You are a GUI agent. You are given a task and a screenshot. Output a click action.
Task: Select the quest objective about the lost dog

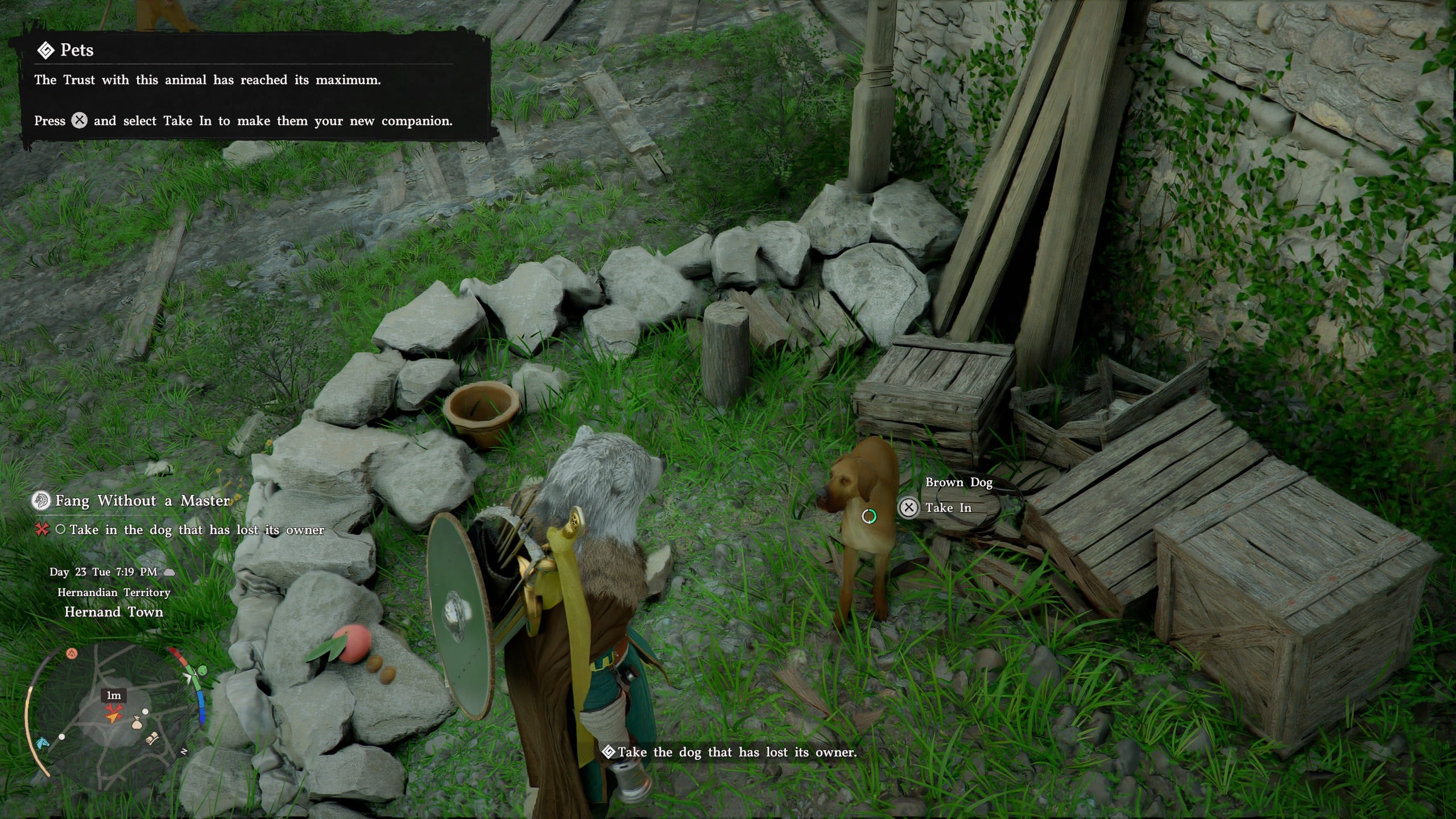click(196, 530)
